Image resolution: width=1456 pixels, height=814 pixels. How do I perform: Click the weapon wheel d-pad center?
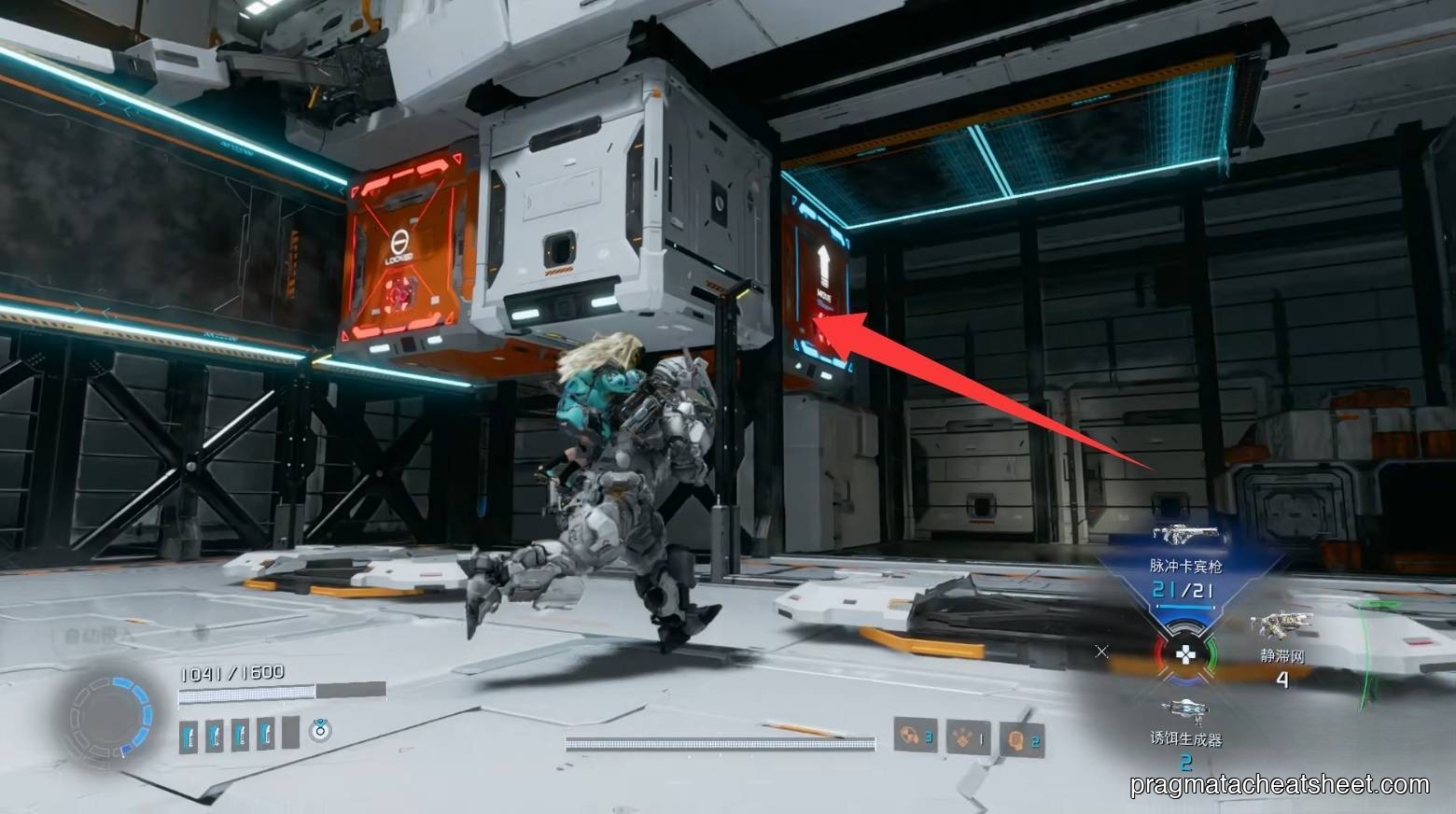pos(1185,653)
